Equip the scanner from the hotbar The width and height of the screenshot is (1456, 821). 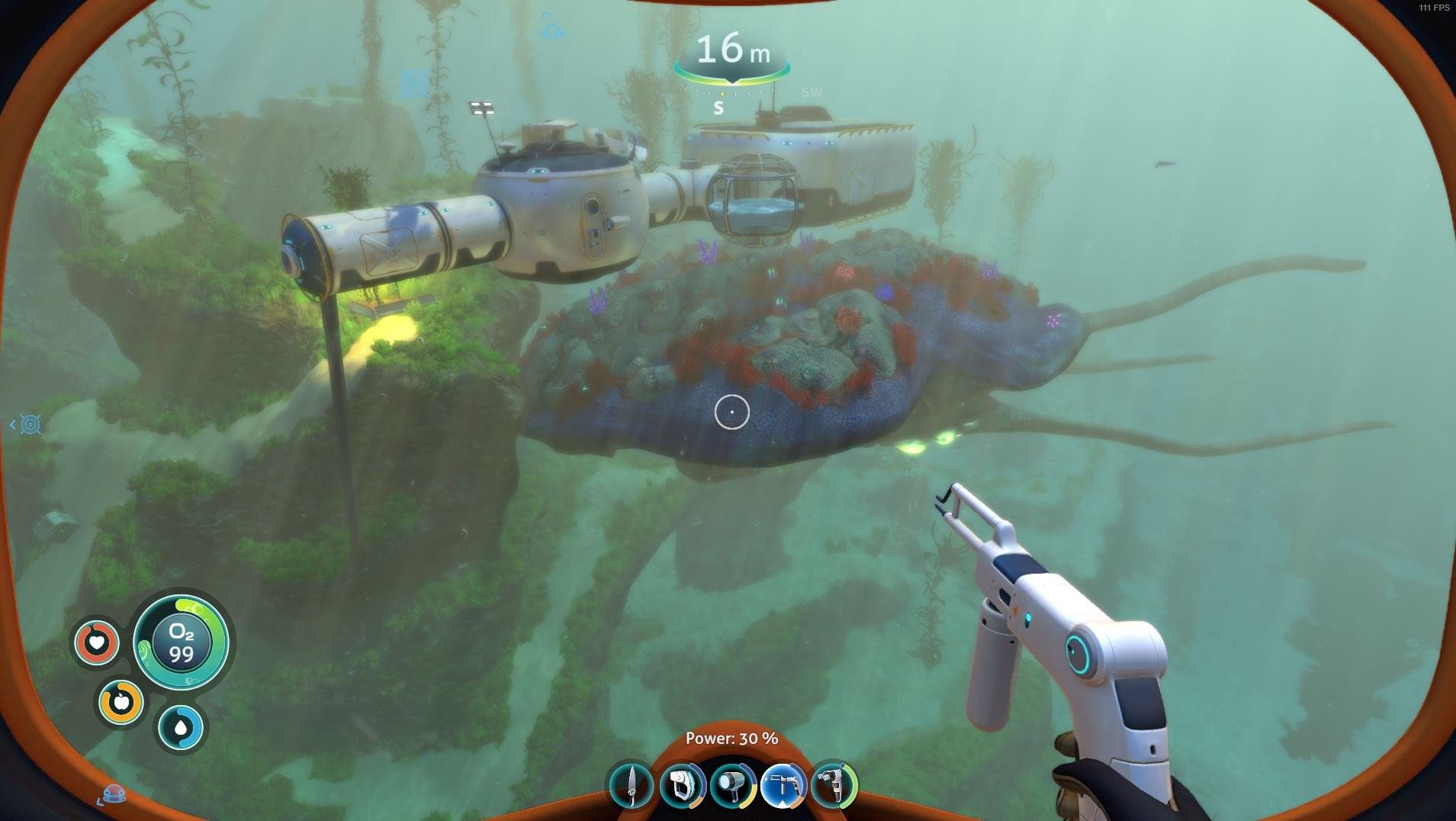(681, 785)
